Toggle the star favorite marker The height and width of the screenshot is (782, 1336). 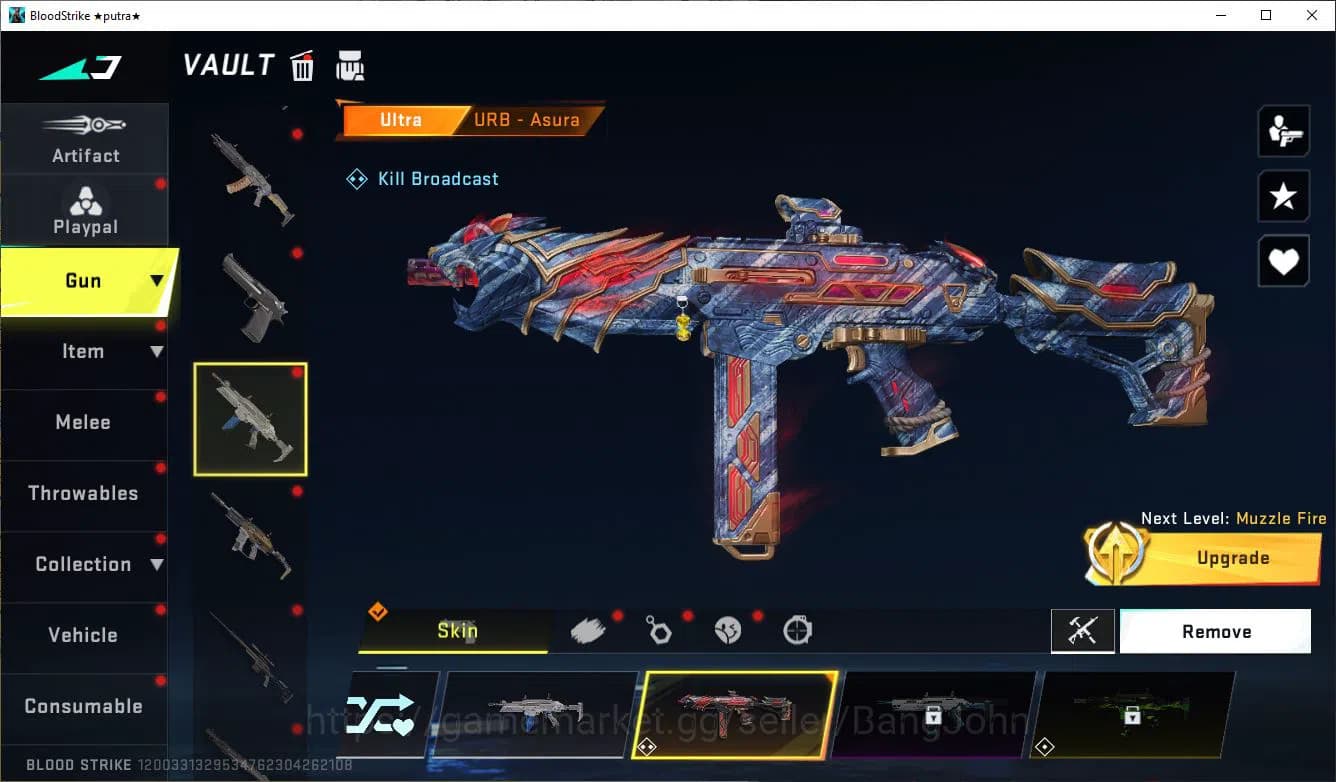pyautogui.click(x=1283, y=196)
